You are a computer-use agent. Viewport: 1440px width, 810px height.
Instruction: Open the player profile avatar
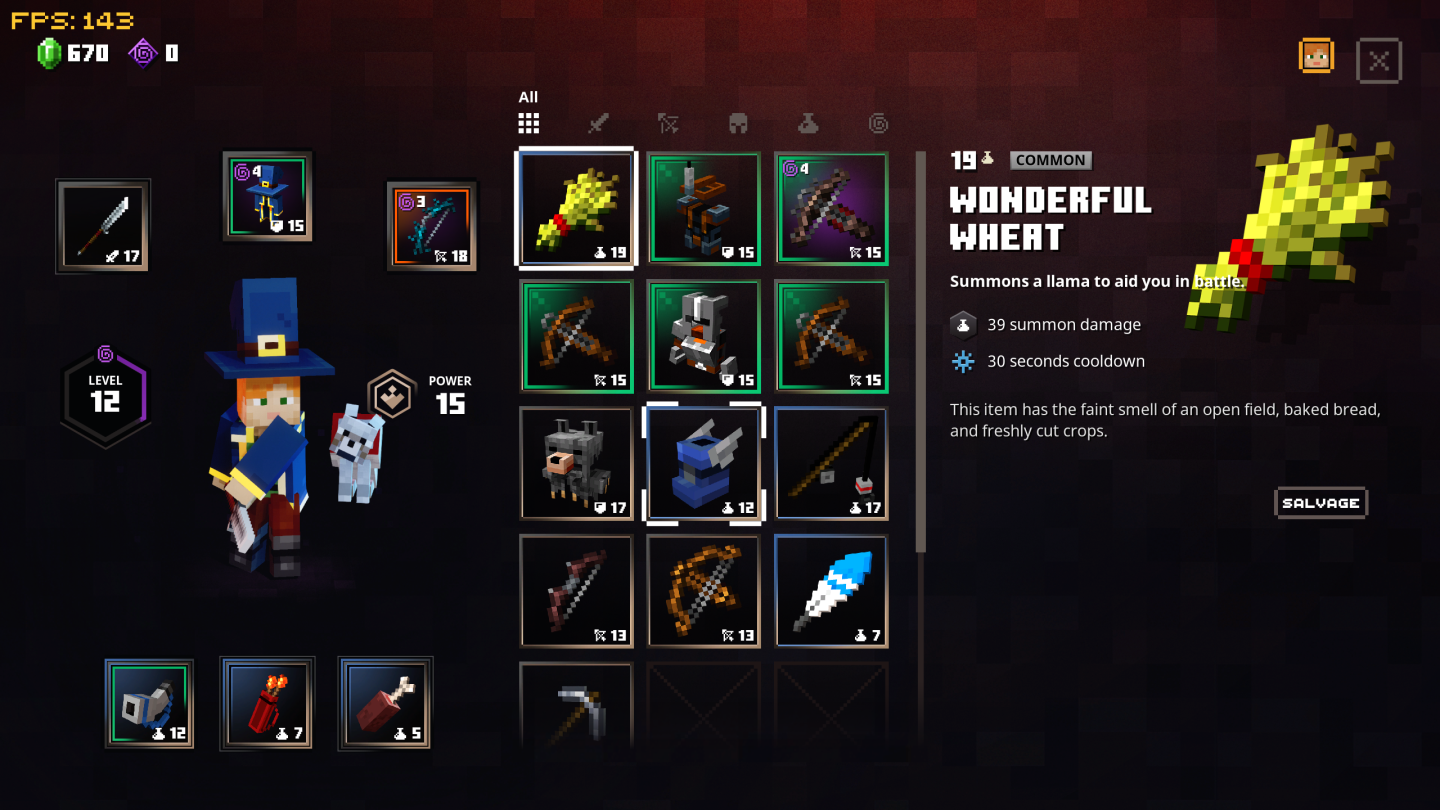(1317, 56)
